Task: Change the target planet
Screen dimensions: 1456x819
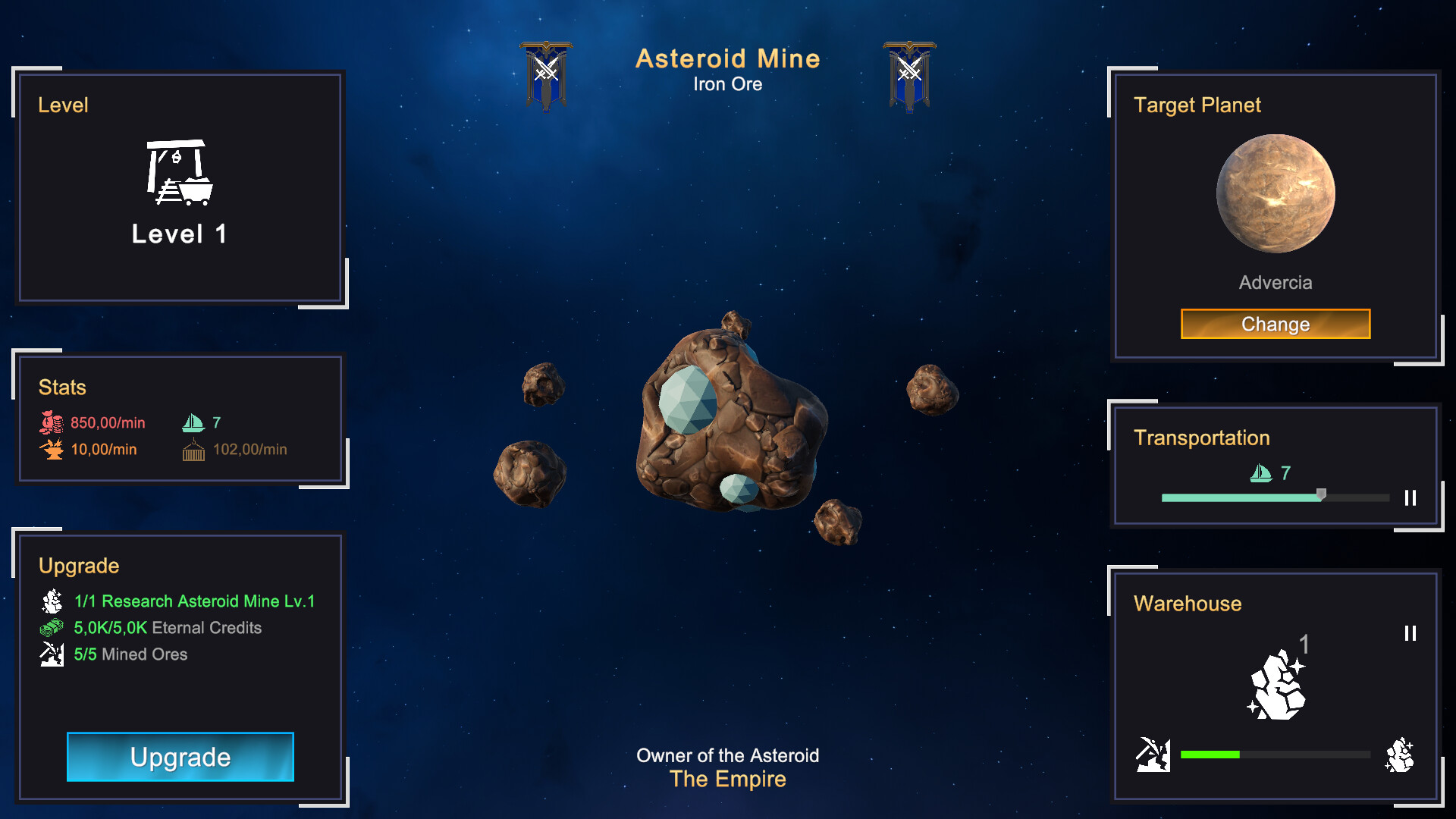Action: [1275, 324]
